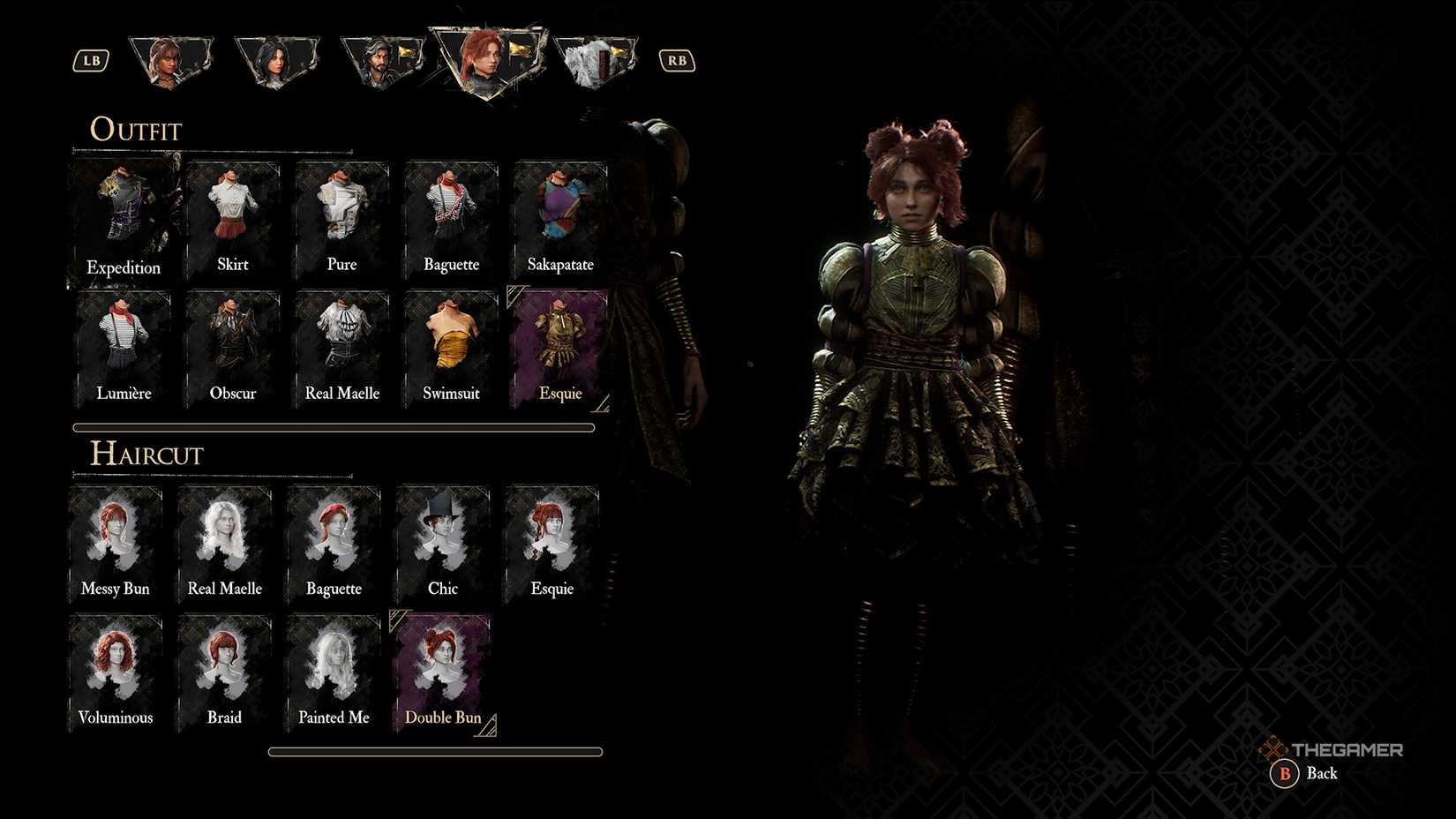Choose the Sakapatate outfit

(559, 212)
